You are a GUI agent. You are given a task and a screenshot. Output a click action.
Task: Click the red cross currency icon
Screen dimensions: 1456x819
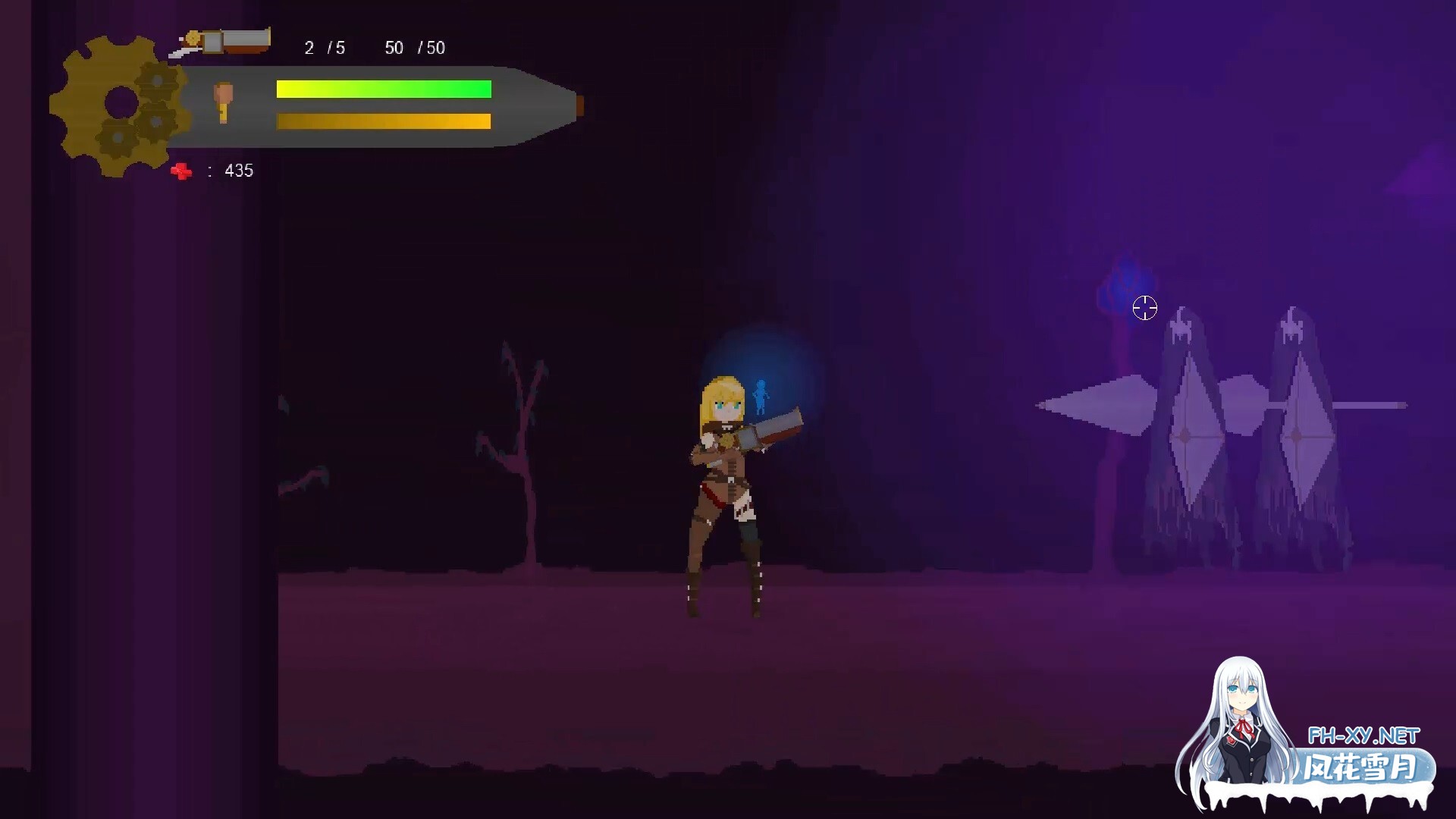182,171
